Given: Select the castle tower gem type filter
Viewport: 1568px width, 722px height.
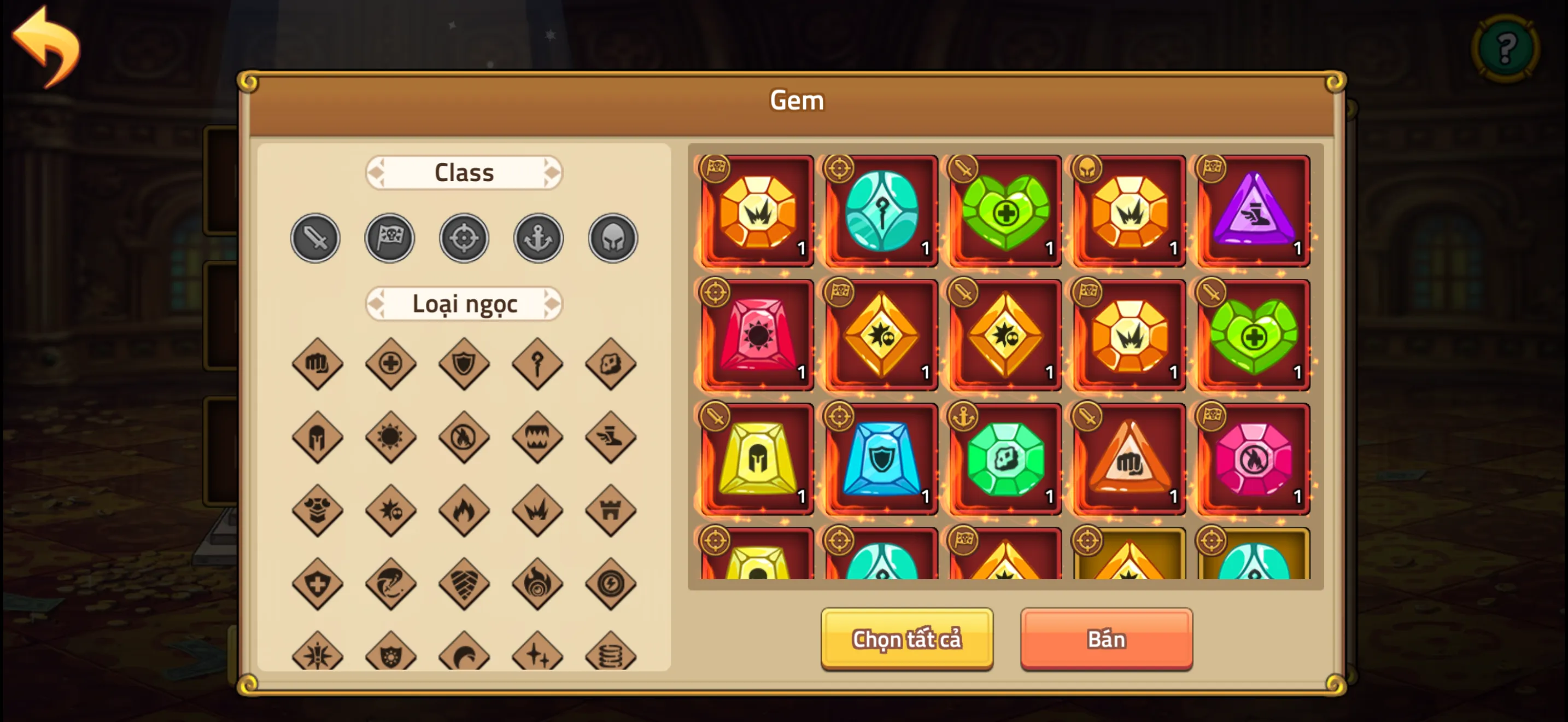Looking at the screenshot, I should click(611, 510).
